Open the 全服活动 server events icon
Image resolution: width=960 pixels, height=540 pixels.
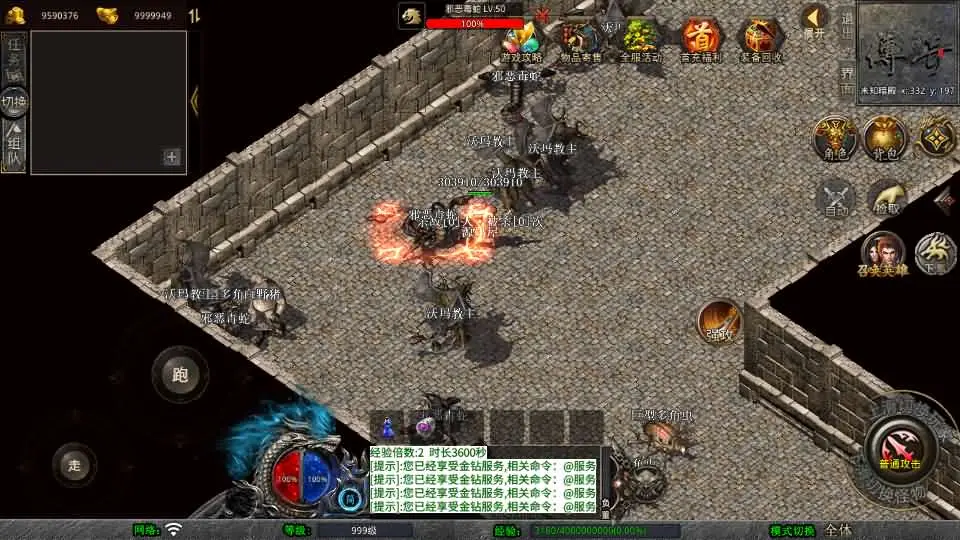tap(640, 41)
